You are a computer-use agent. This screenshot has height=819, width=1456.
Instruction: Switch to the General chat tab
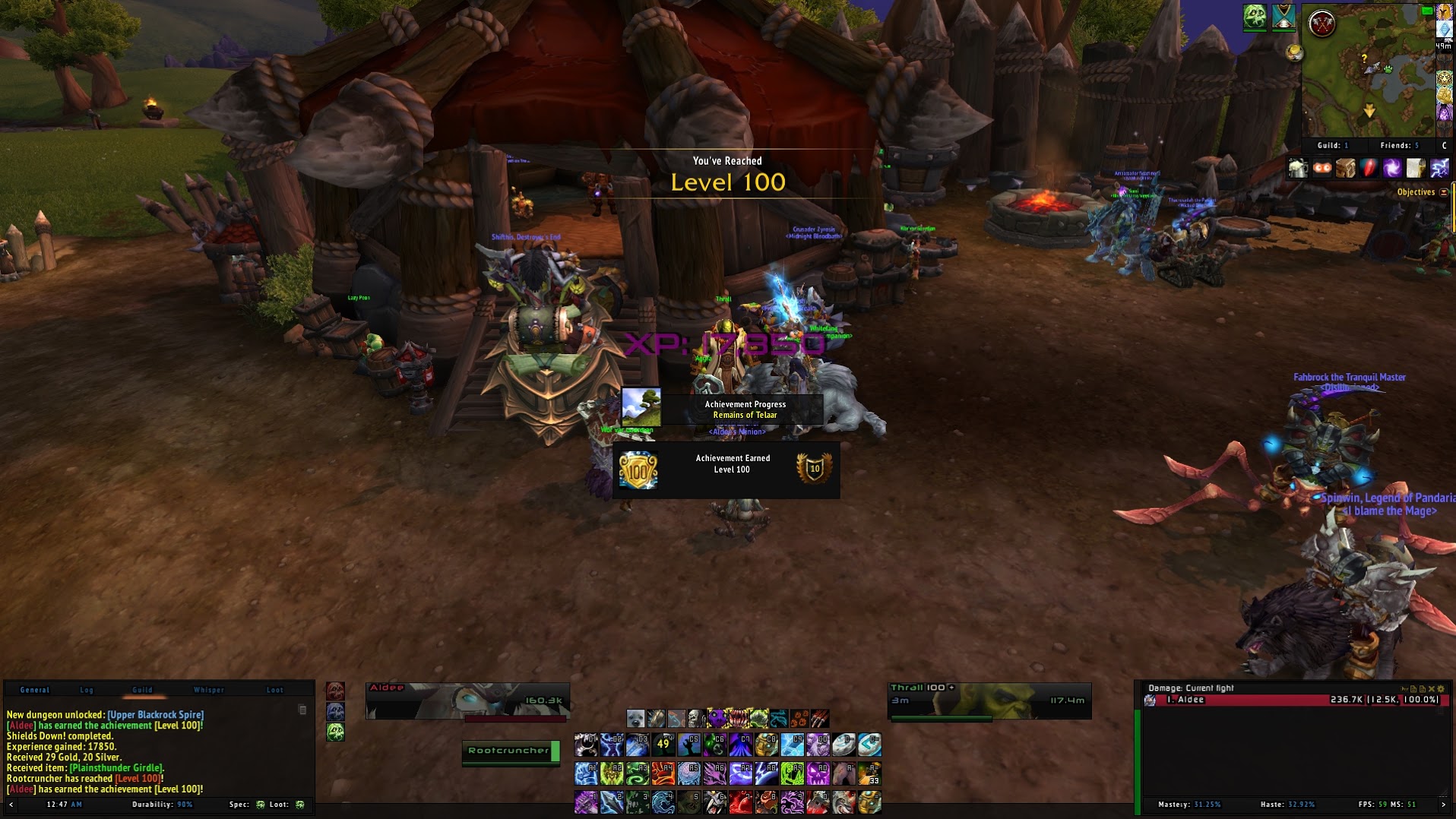[x=34, y=690]
